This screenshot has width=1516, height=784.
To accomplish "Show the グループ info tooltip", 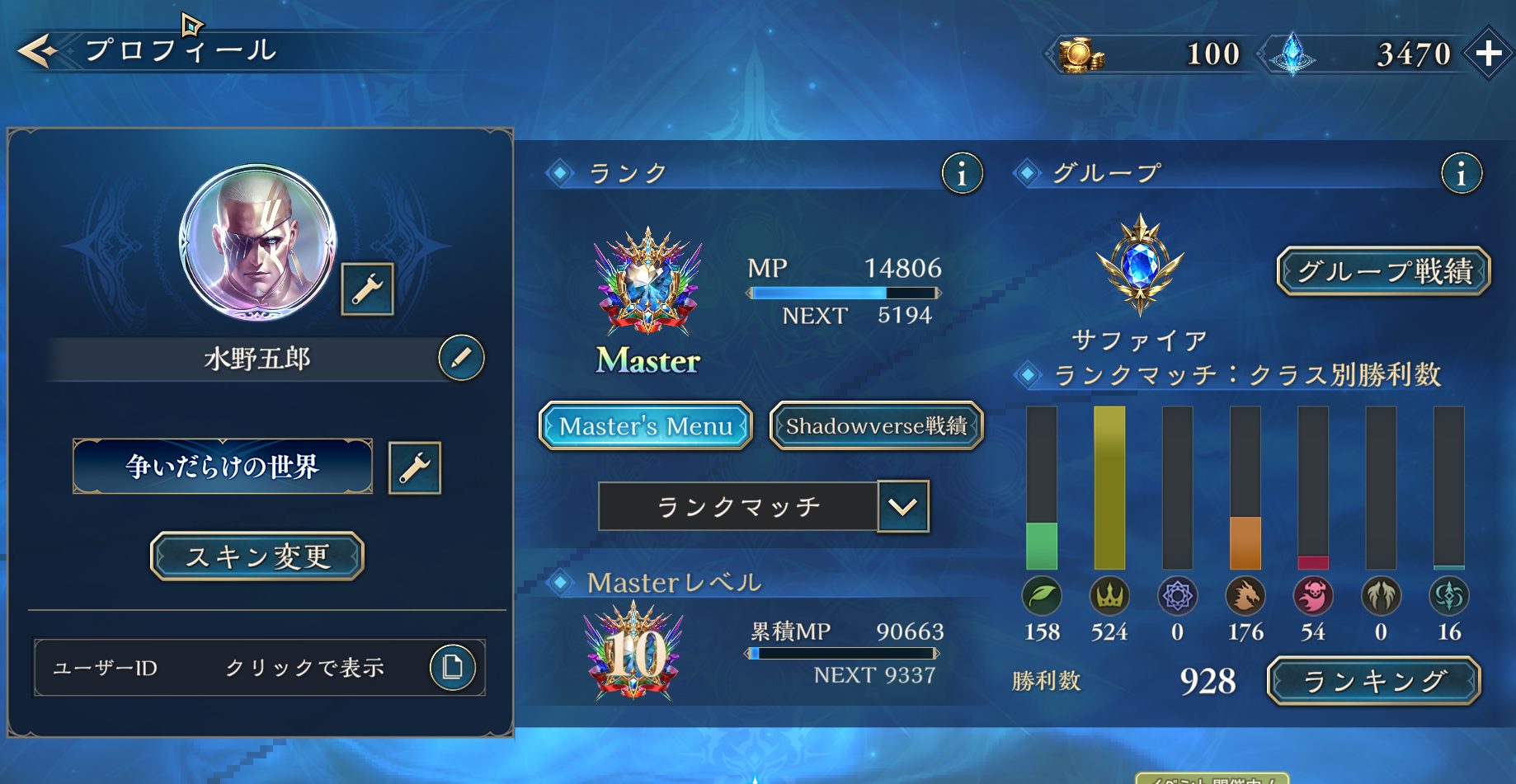I will coord(1461,174).
